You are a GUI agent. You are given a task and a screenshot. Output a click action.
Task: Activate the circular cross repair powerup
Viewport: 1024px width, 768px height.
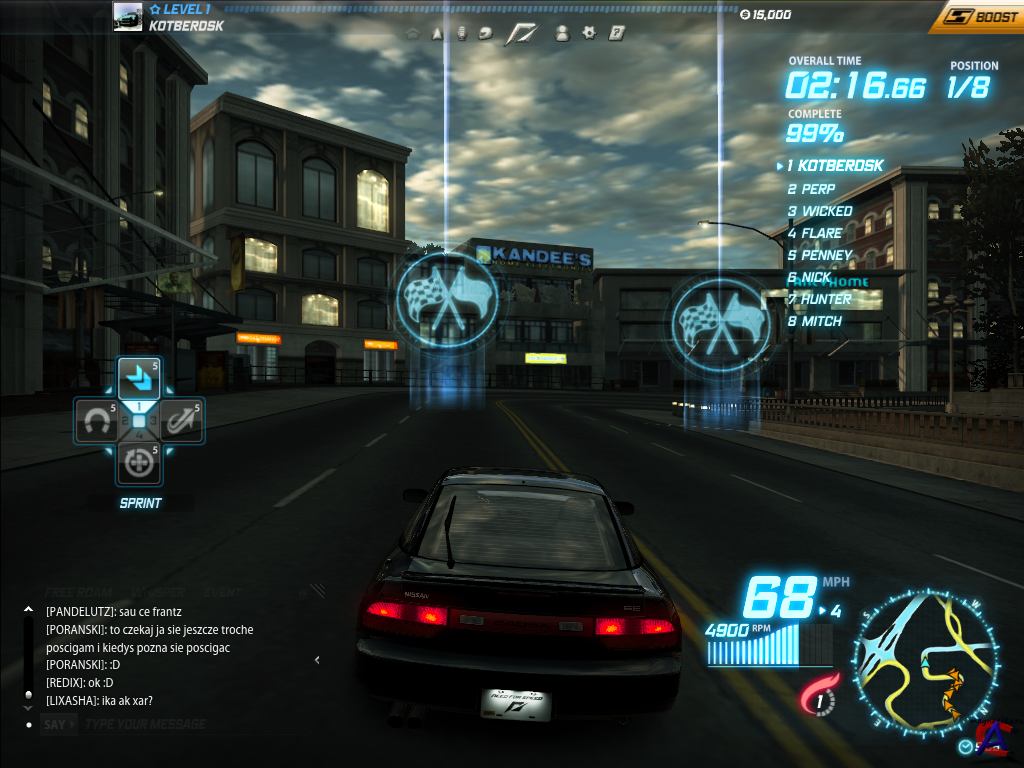coord(139,463)
